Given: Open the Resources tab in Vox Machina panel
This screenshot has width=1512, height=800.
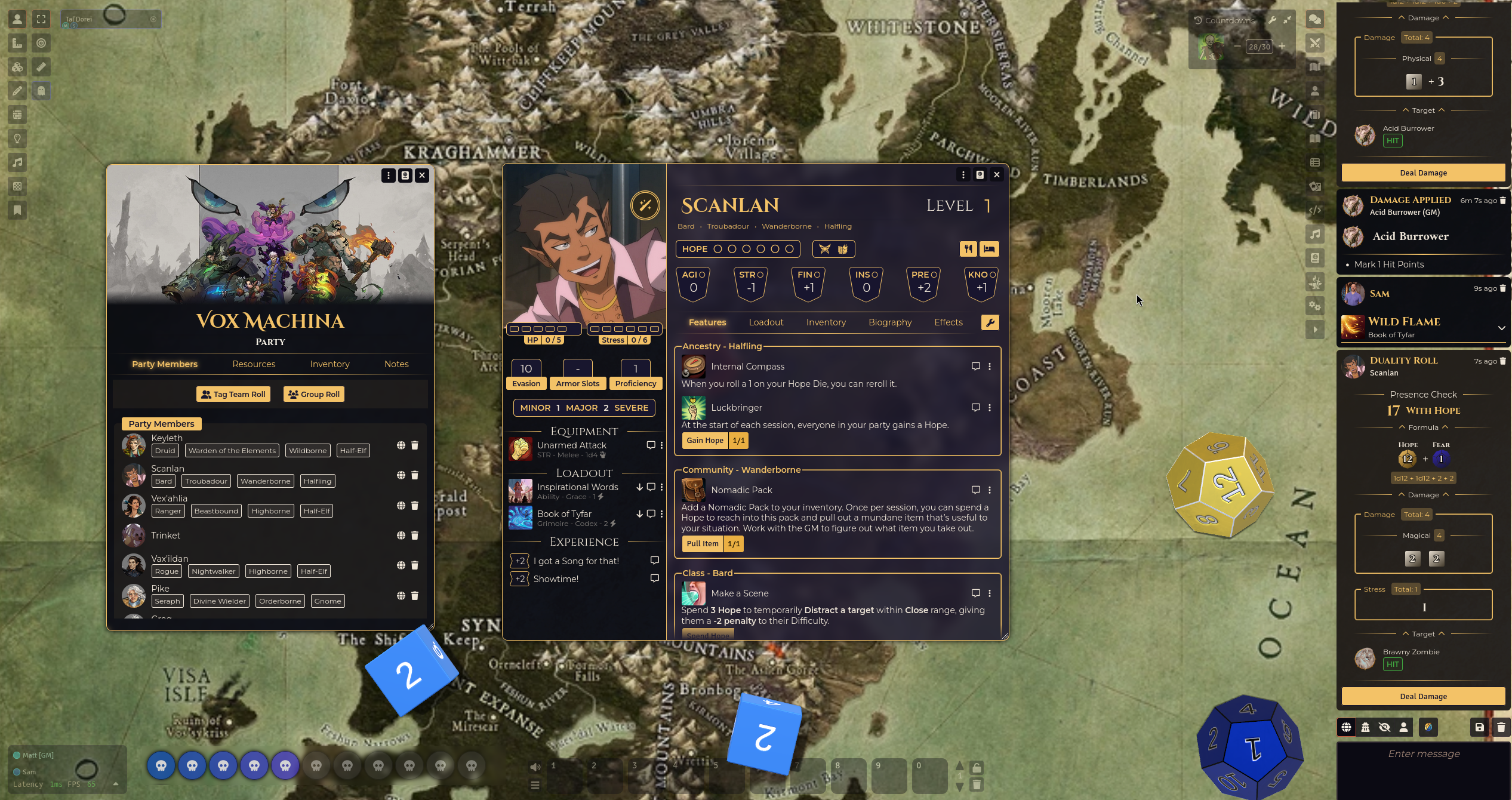Looking at the screenshot, I should tap(254, 364).
